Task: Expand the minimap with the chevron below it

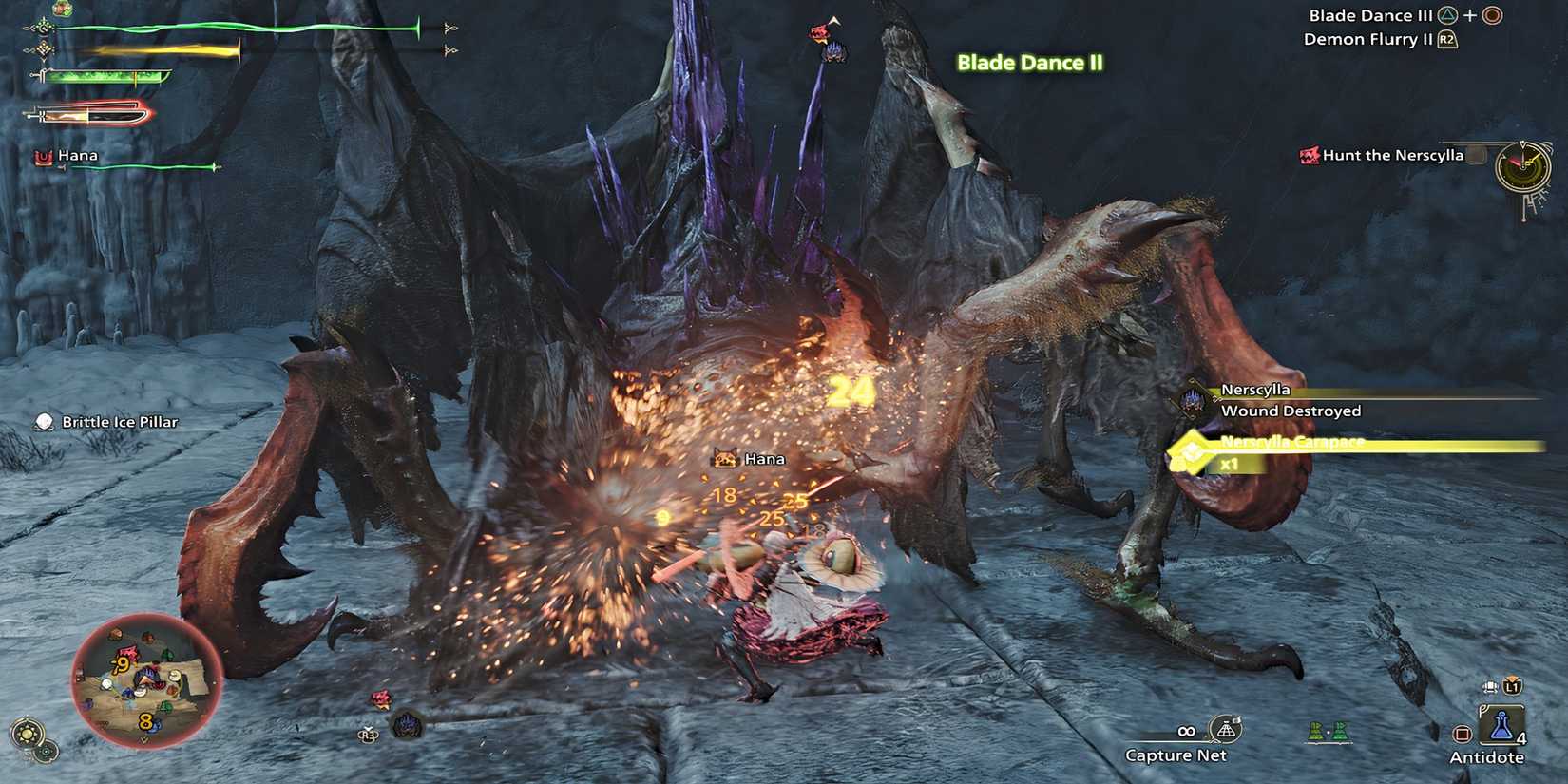Action: (x=144, y=739)
